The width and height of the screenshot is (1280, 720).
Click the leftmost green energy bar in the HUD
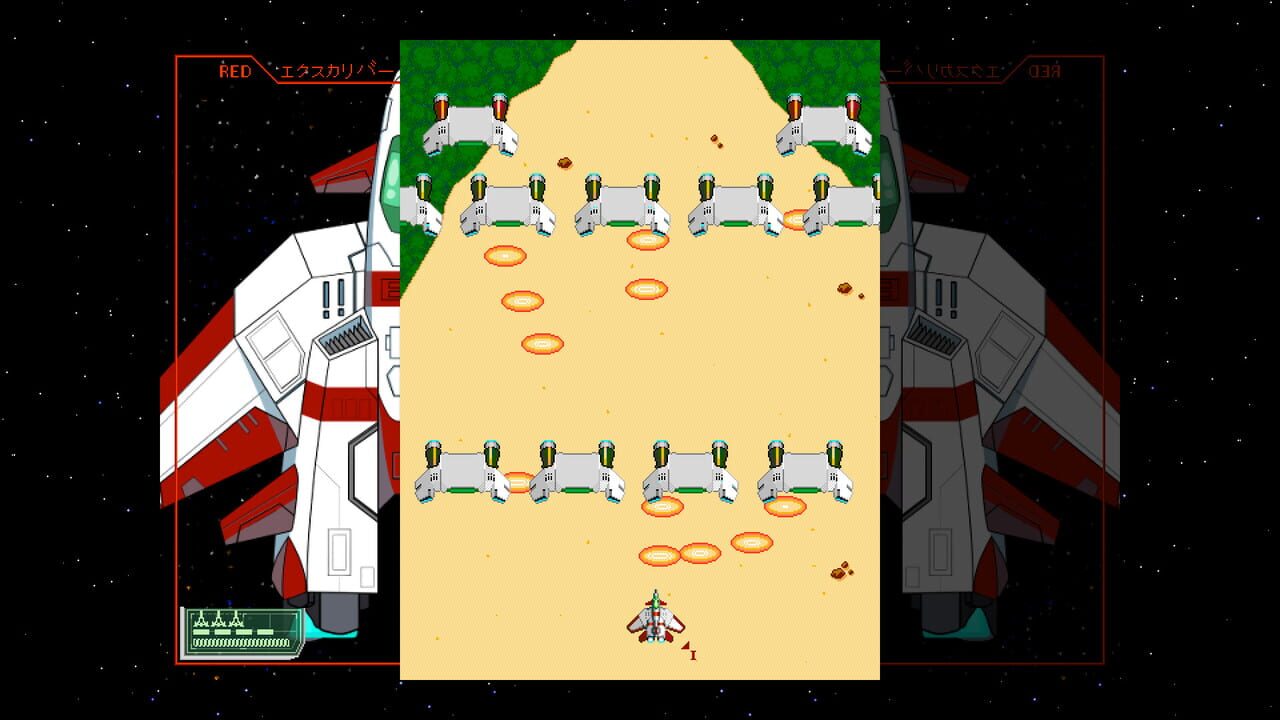click(x=201, y=632)
